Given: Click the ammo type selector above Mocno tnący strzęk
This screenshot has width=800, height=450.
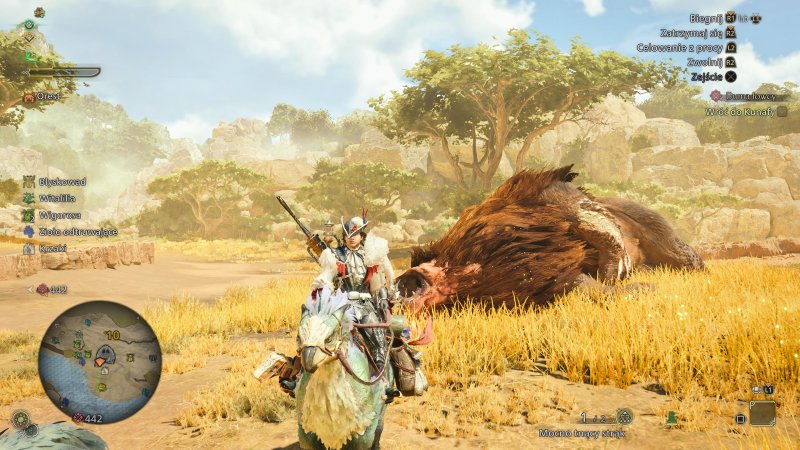Looking at the screenshot, I should [x=624, y=416].
